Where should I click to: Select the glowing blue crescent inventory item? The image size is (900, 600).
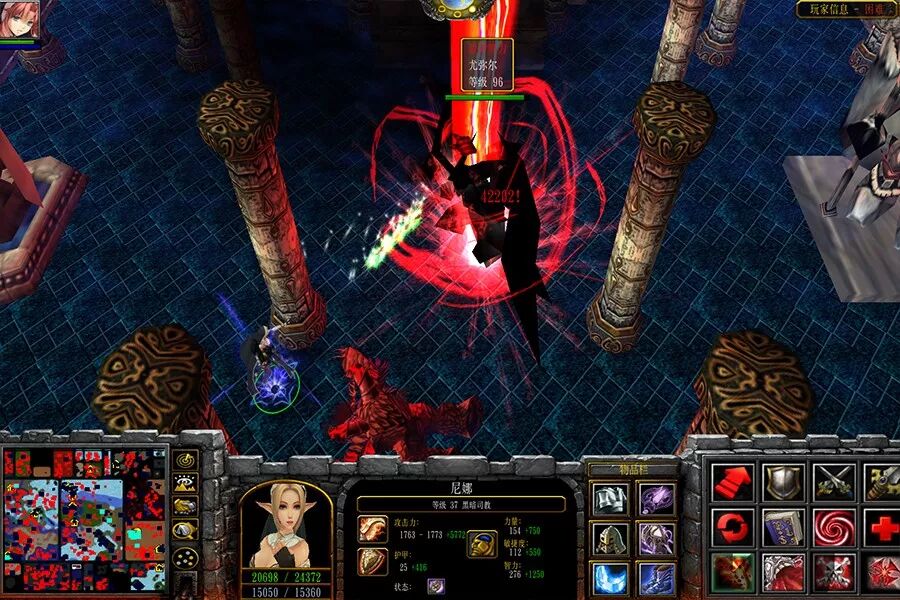609,579
